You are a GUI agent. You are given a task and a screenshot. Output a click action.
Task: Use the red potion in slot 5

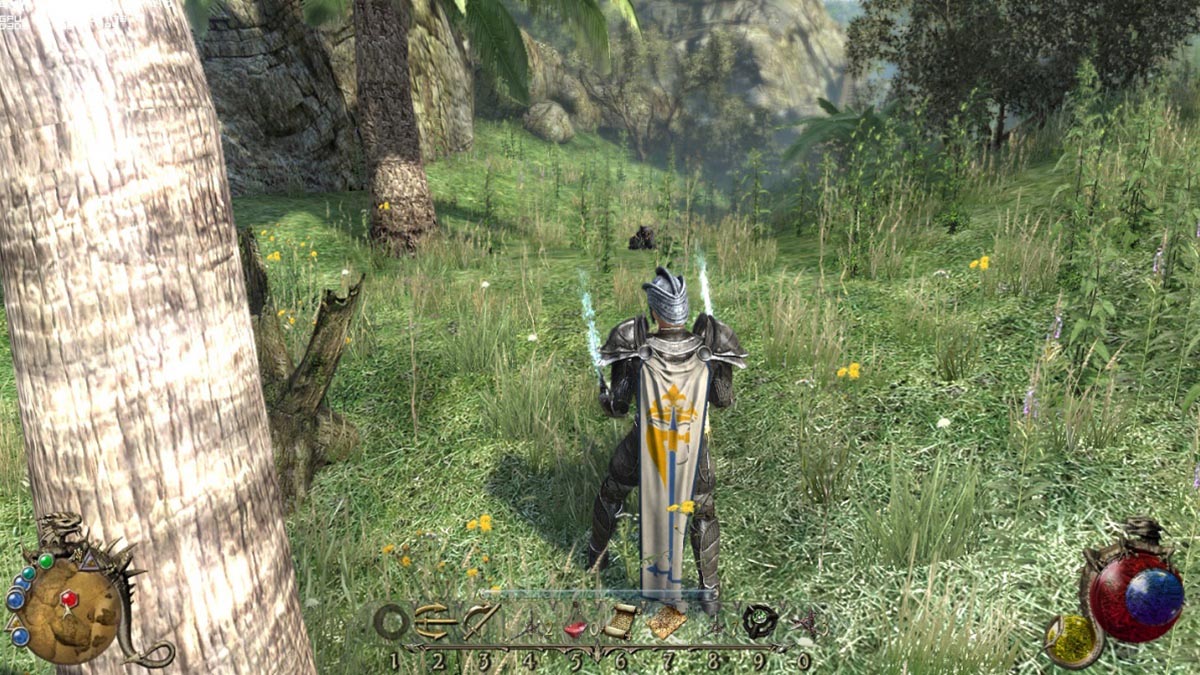pyautogui.click(x=575, y=628)
